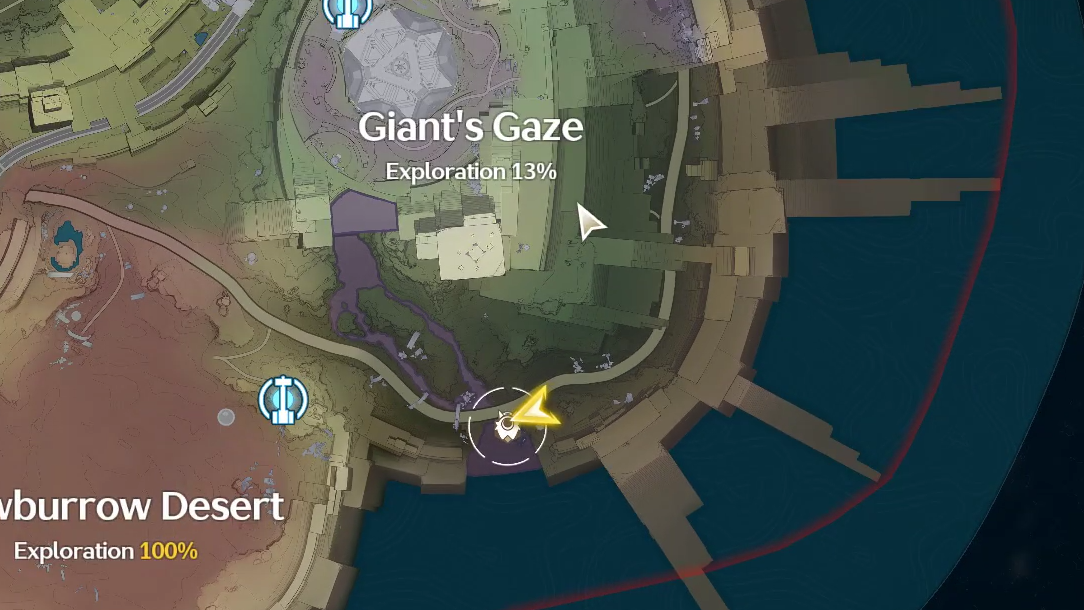Select the teleport beacon above Giant's Gaze label
The height and width of the screenshot is (610, 1084).
point(347,10)
